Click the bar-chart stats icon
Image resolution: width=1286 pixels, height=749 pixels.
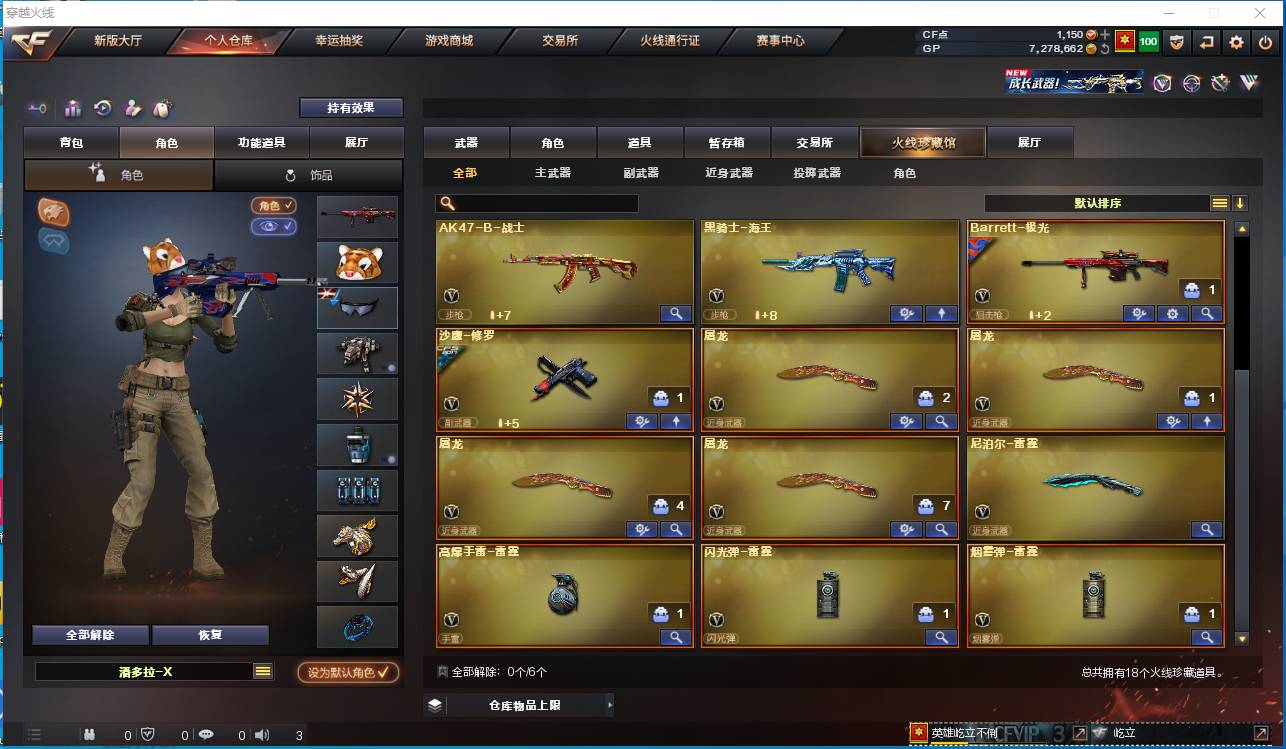point(73,108)
